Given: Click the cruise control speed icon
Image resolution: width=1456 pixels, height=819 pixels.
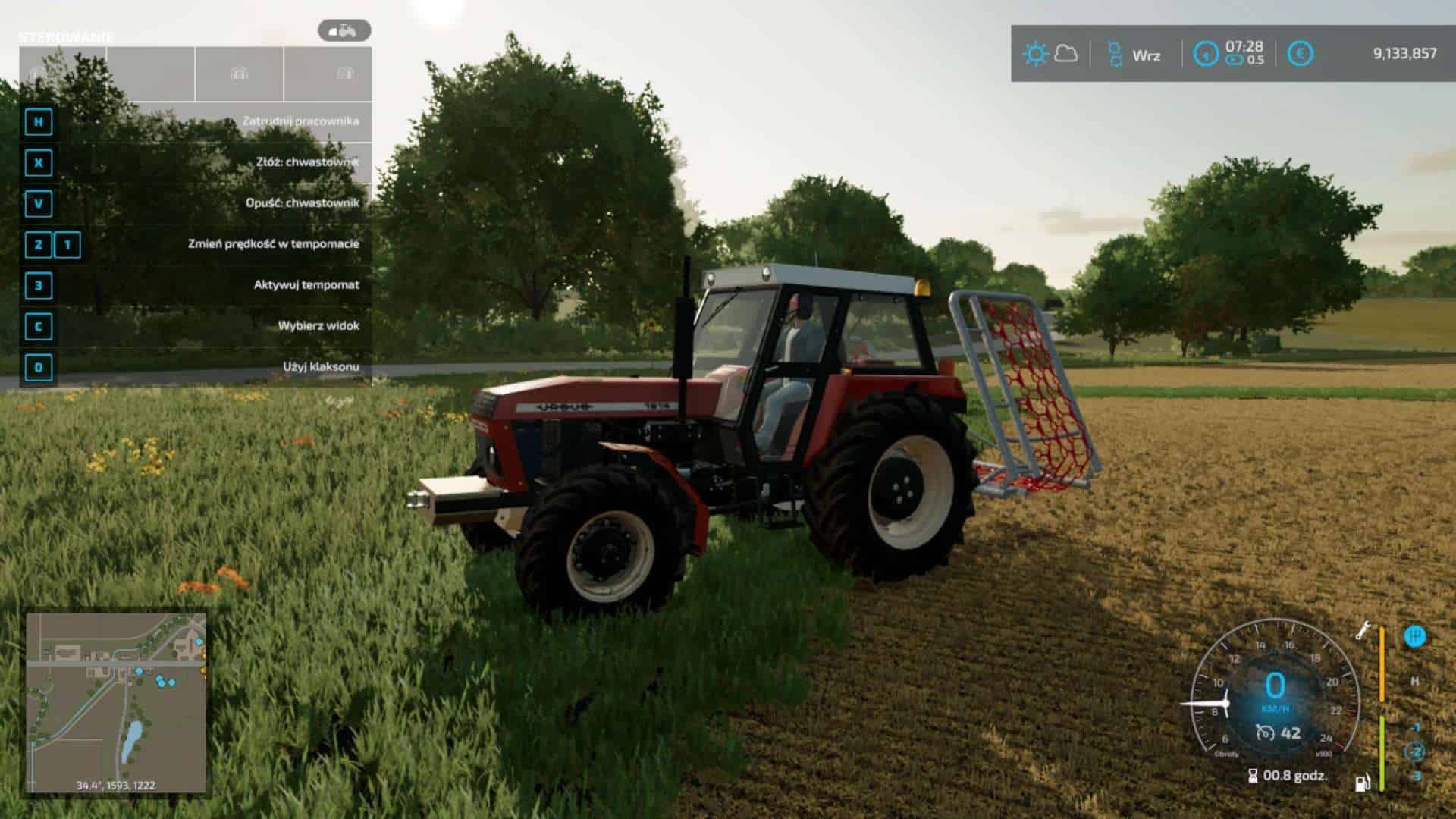Looking at the screenshot, I should pos(1264,733).
